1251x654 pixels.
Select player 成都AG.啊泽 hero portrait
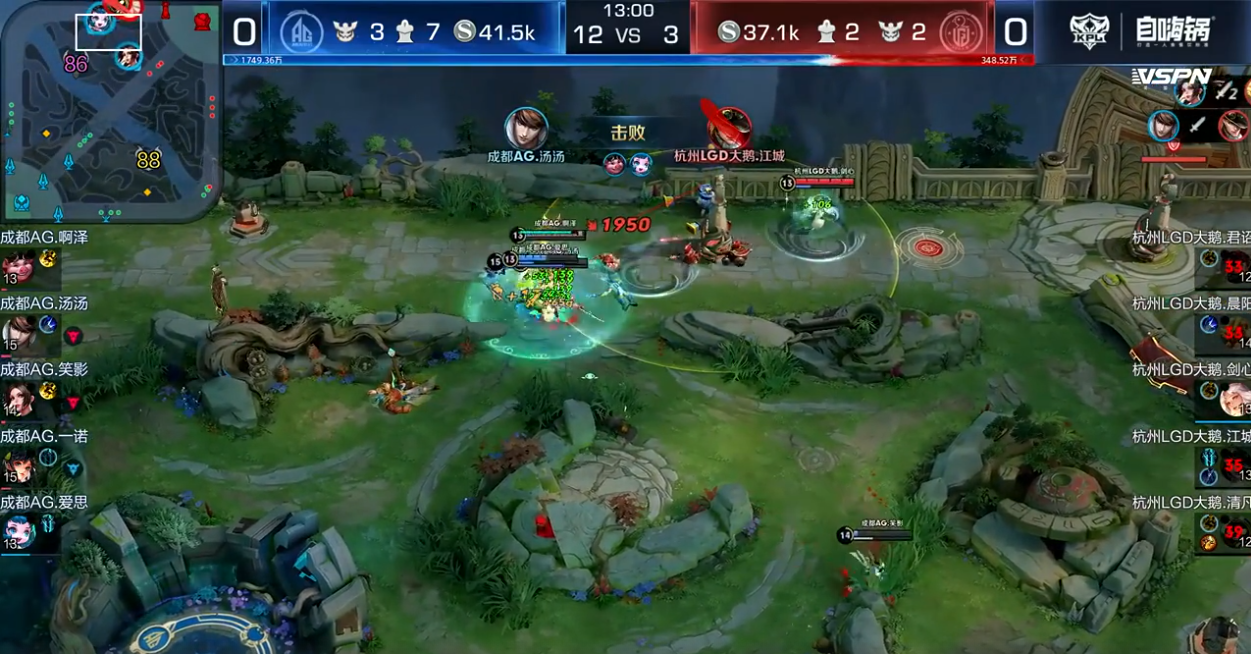click(18, 267)
